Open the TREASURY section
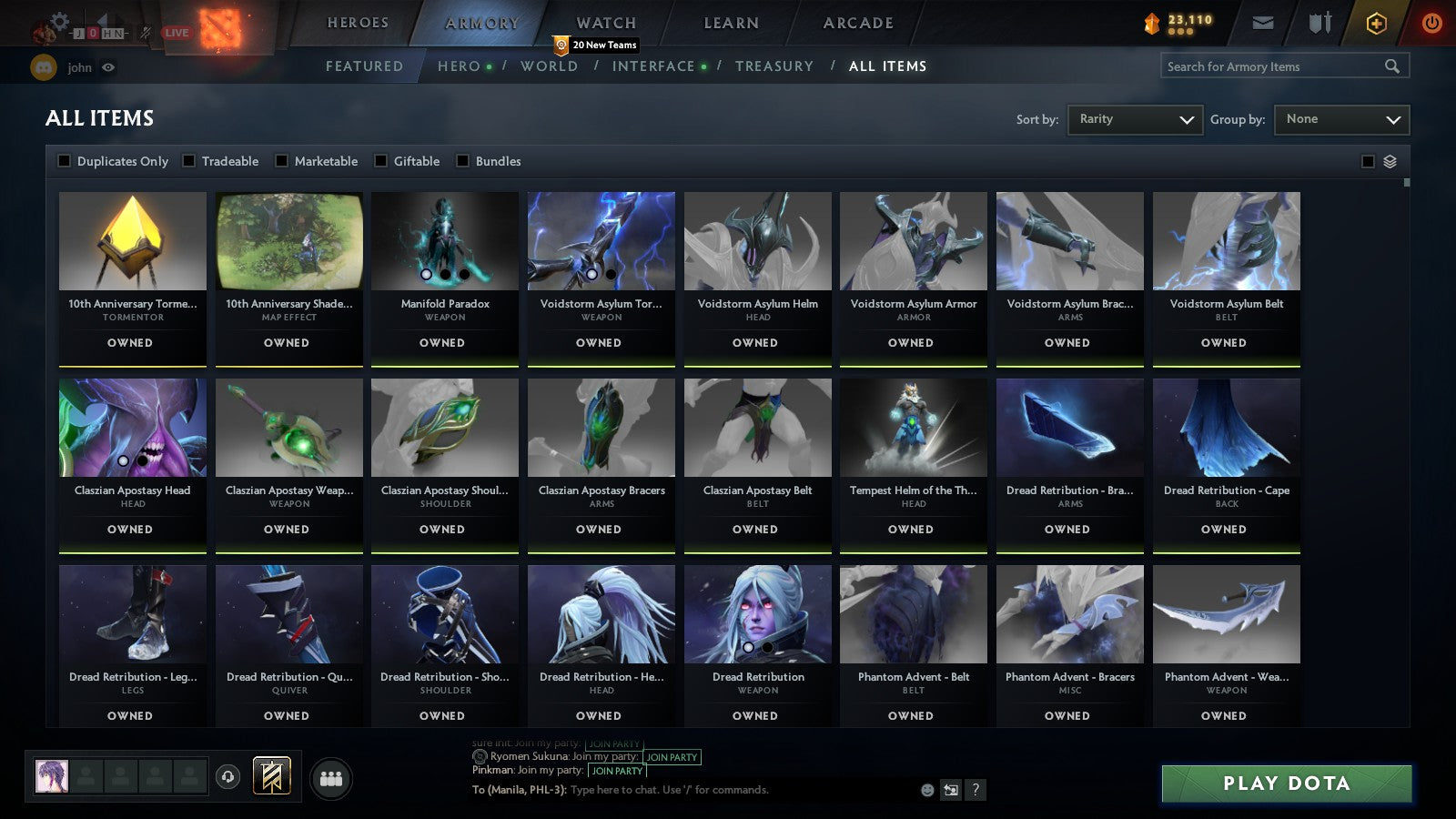The image size is (1456, 819). tap(774, 66)
